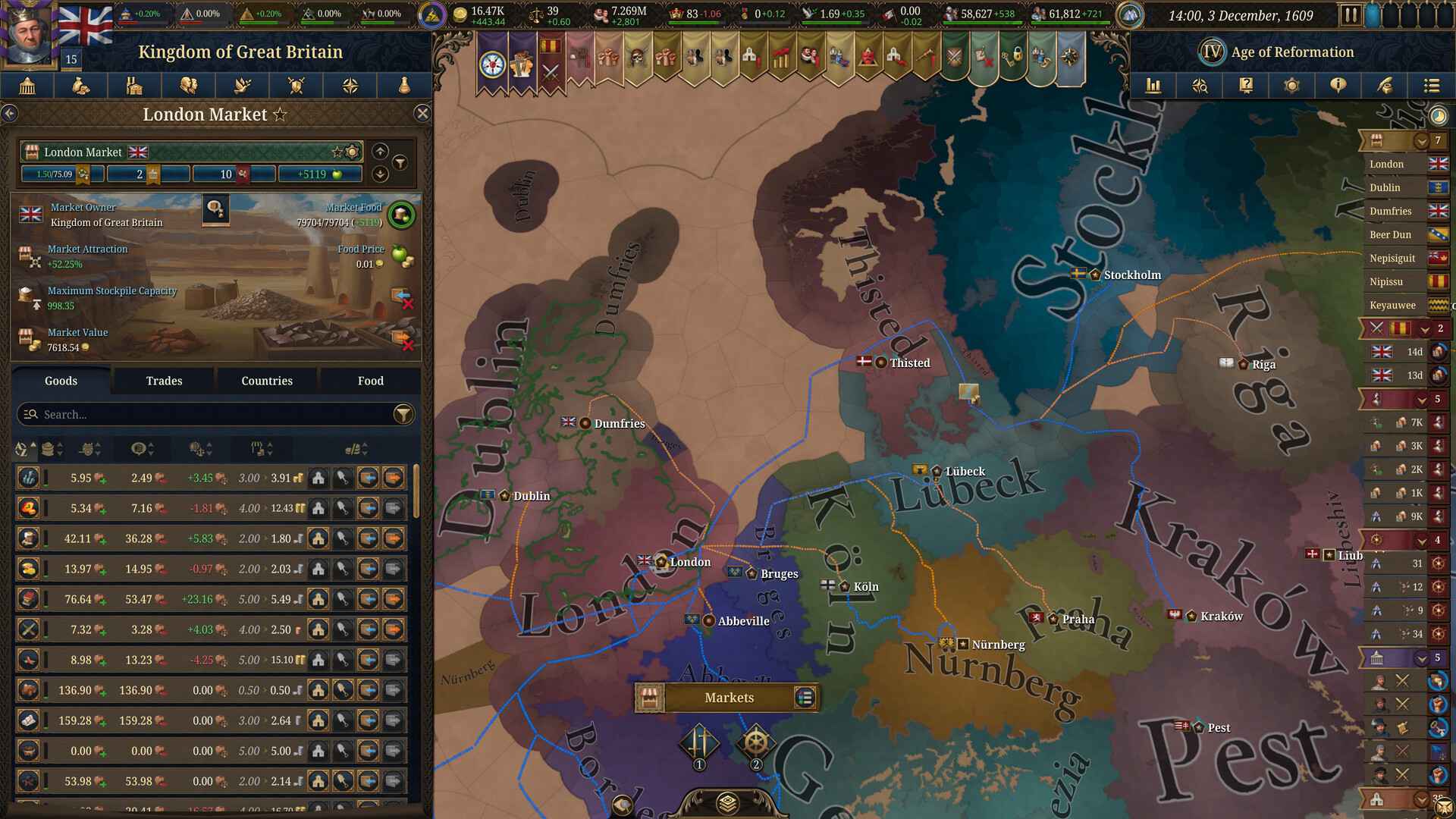The height and width of the screenshot is (819, 1456).
Task: Select the Diplomacy dove icon
Action: tap(242, 86)
